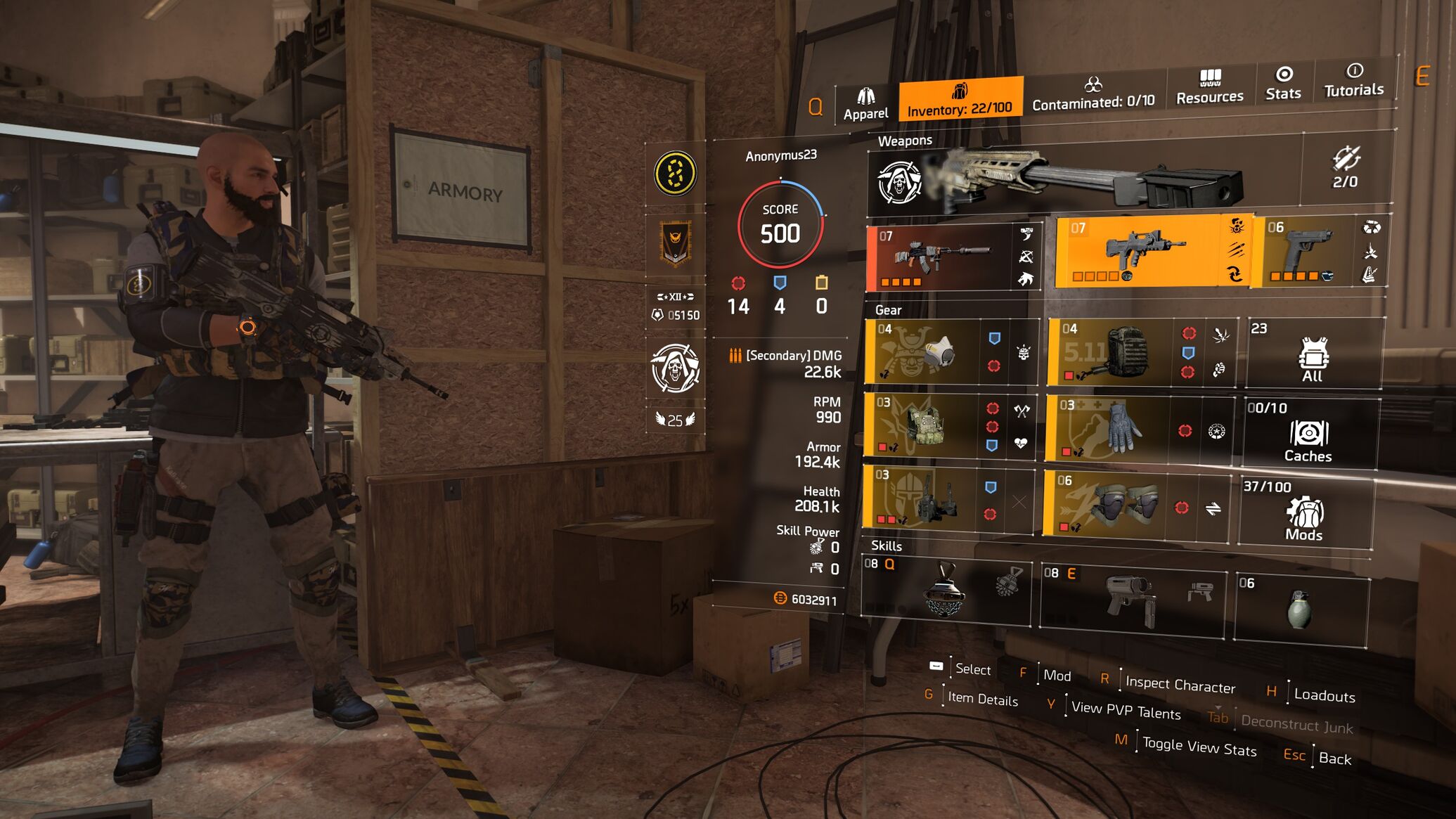Switch to the Apparel tab
The height and width of the screenshot is (819, 1456).
click(x=865, y=104)
